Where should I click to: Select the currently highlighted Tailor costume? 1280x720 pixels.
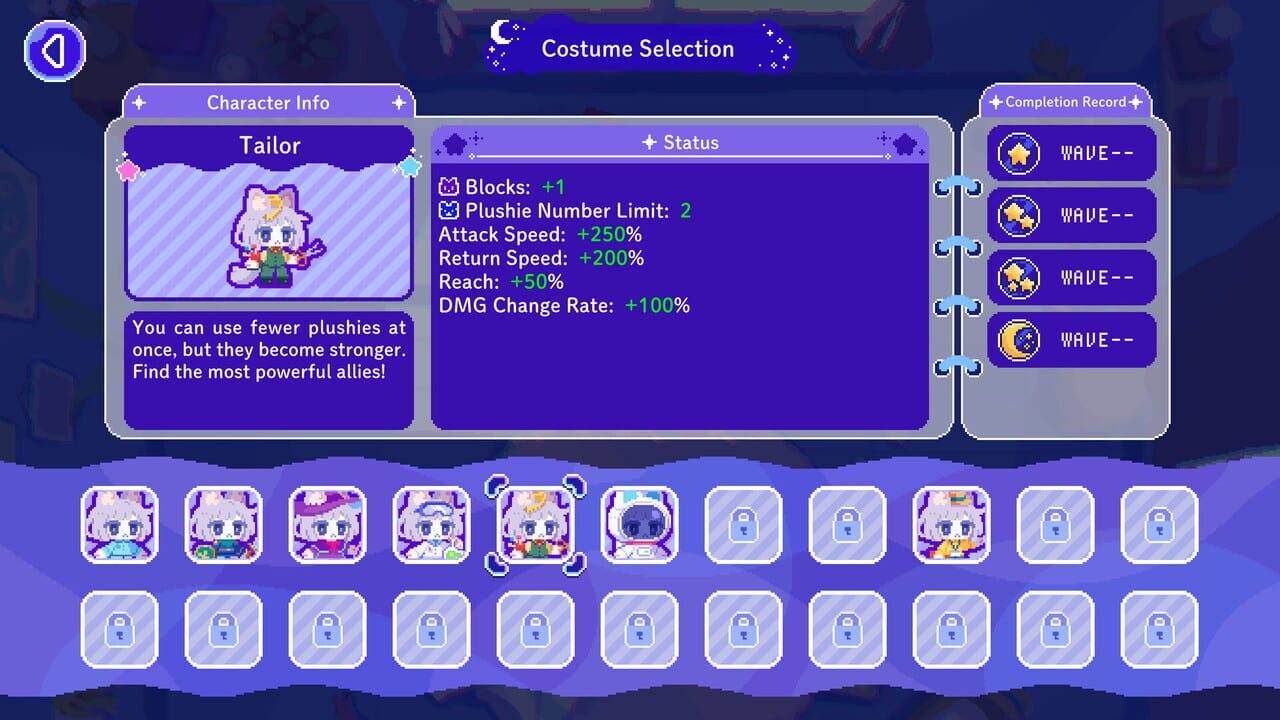(x=536, y=525)
